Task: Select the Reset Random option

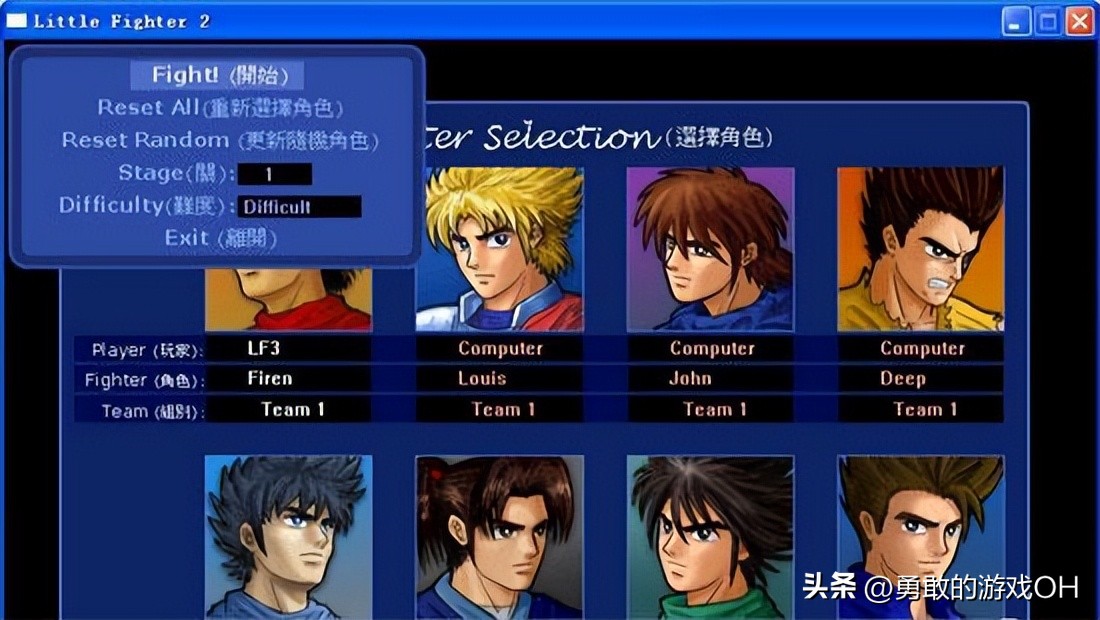Action: (x=220, y=140)
